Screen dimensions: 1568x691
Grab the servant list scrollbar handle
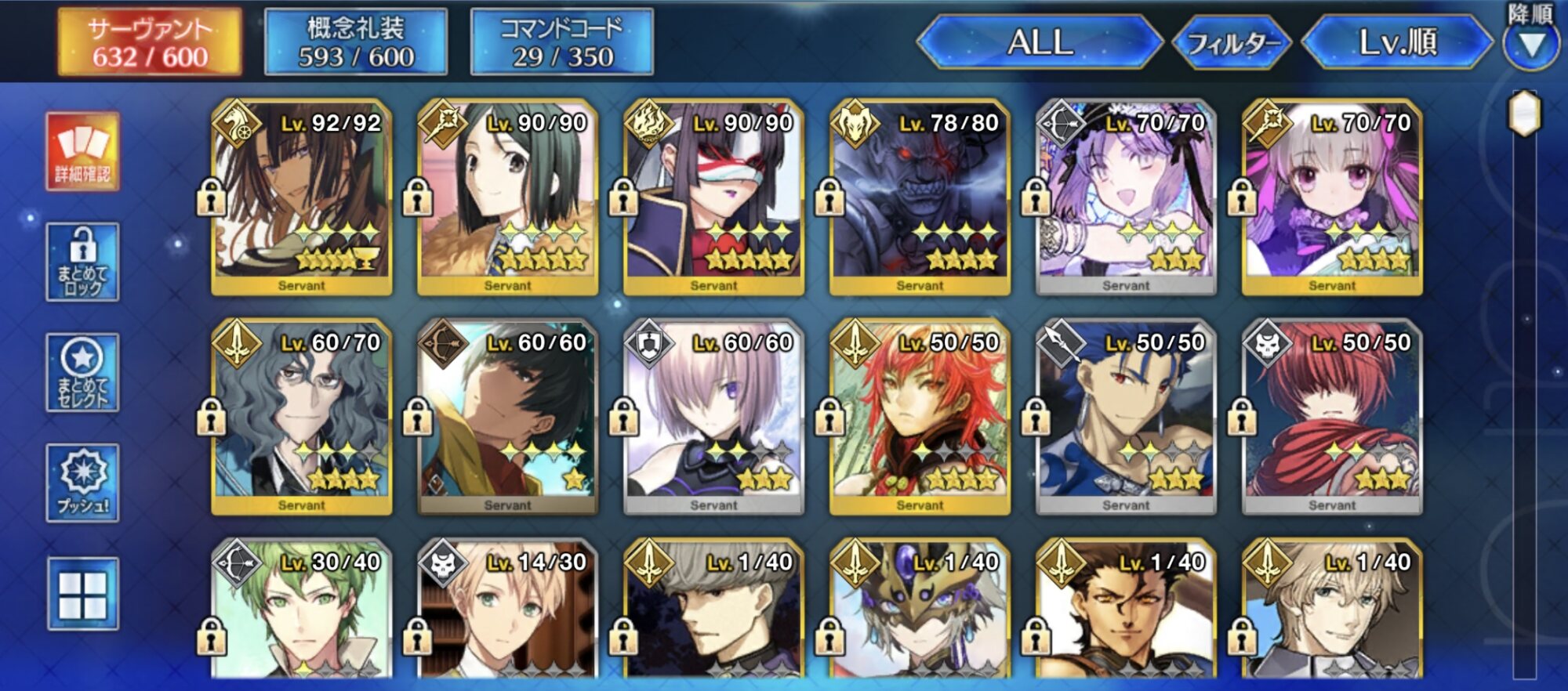pos(1525,114)
